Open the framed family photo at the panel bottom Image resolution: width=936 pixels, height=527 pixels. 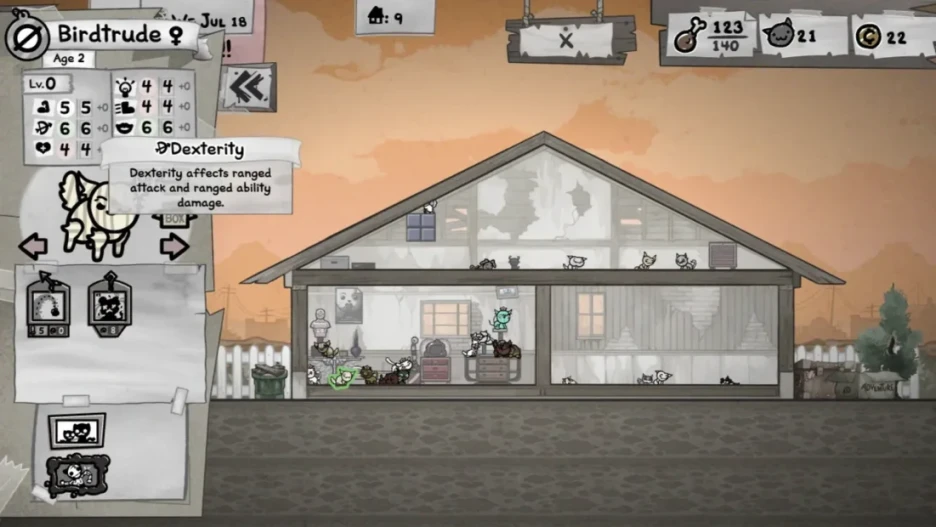[x=77, y=475]
